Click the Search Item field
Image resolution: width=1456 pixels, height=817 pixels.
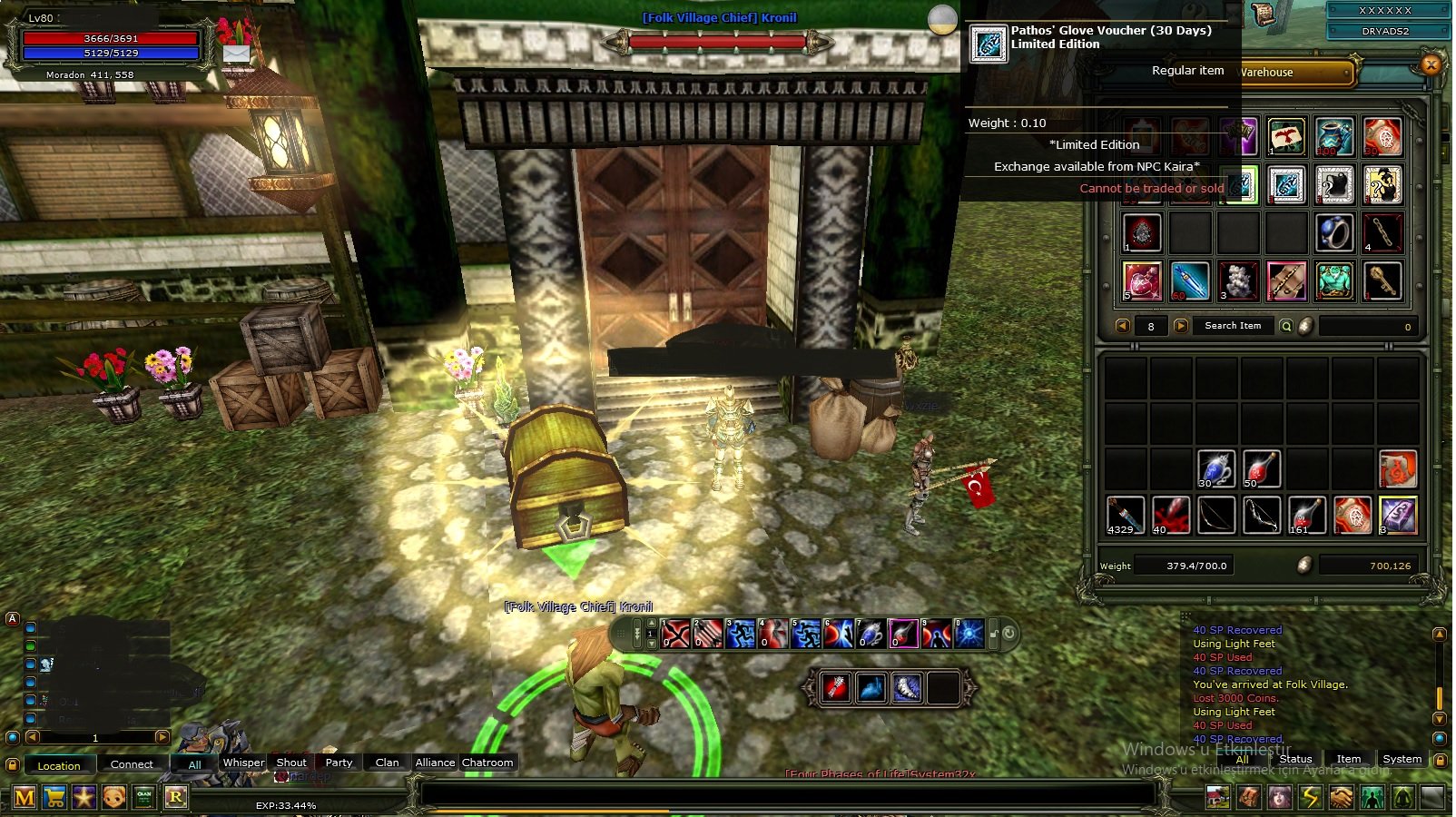(x=1232, y=326)
